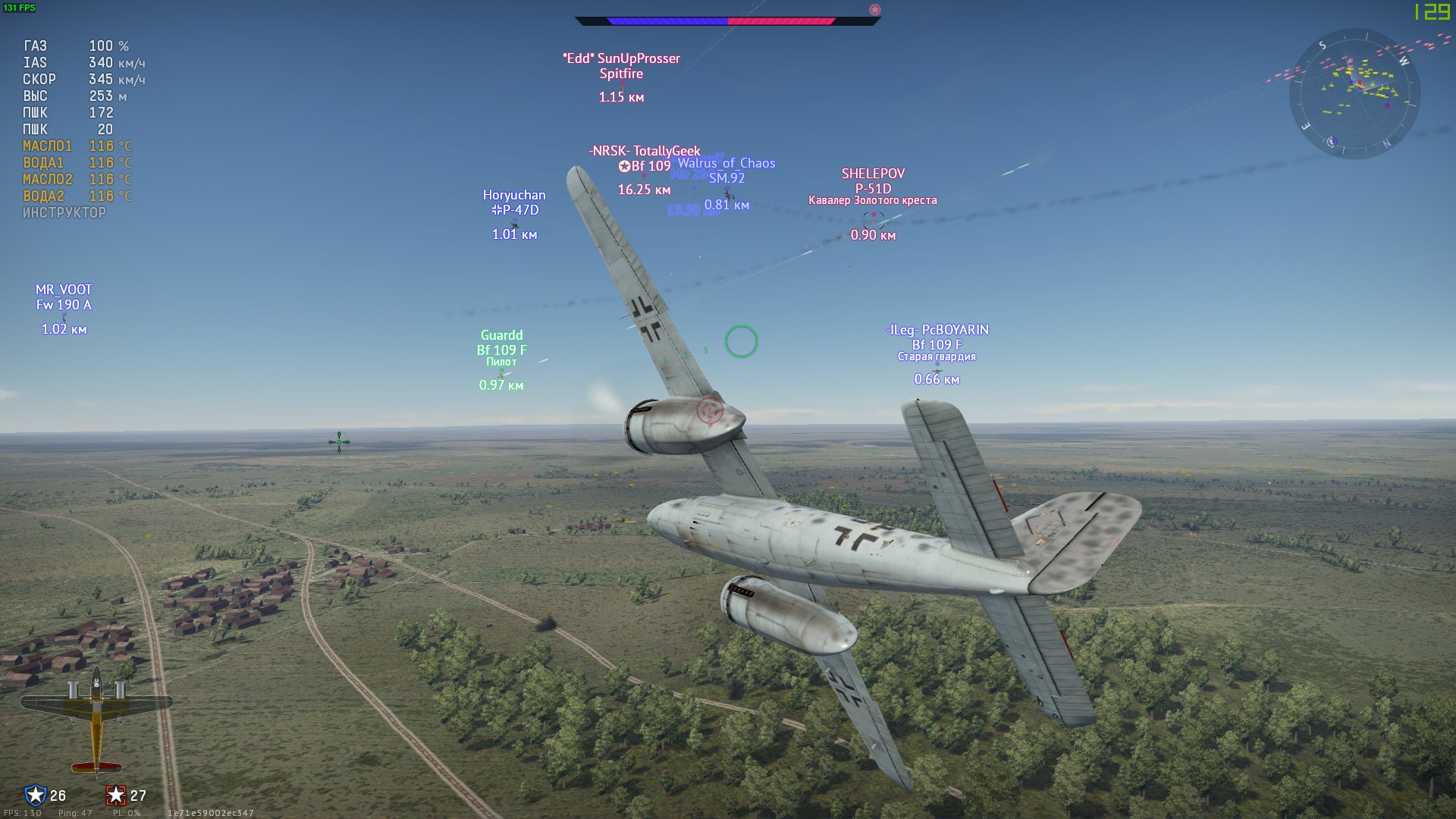Click the circular compass radar minimap

1354,94
